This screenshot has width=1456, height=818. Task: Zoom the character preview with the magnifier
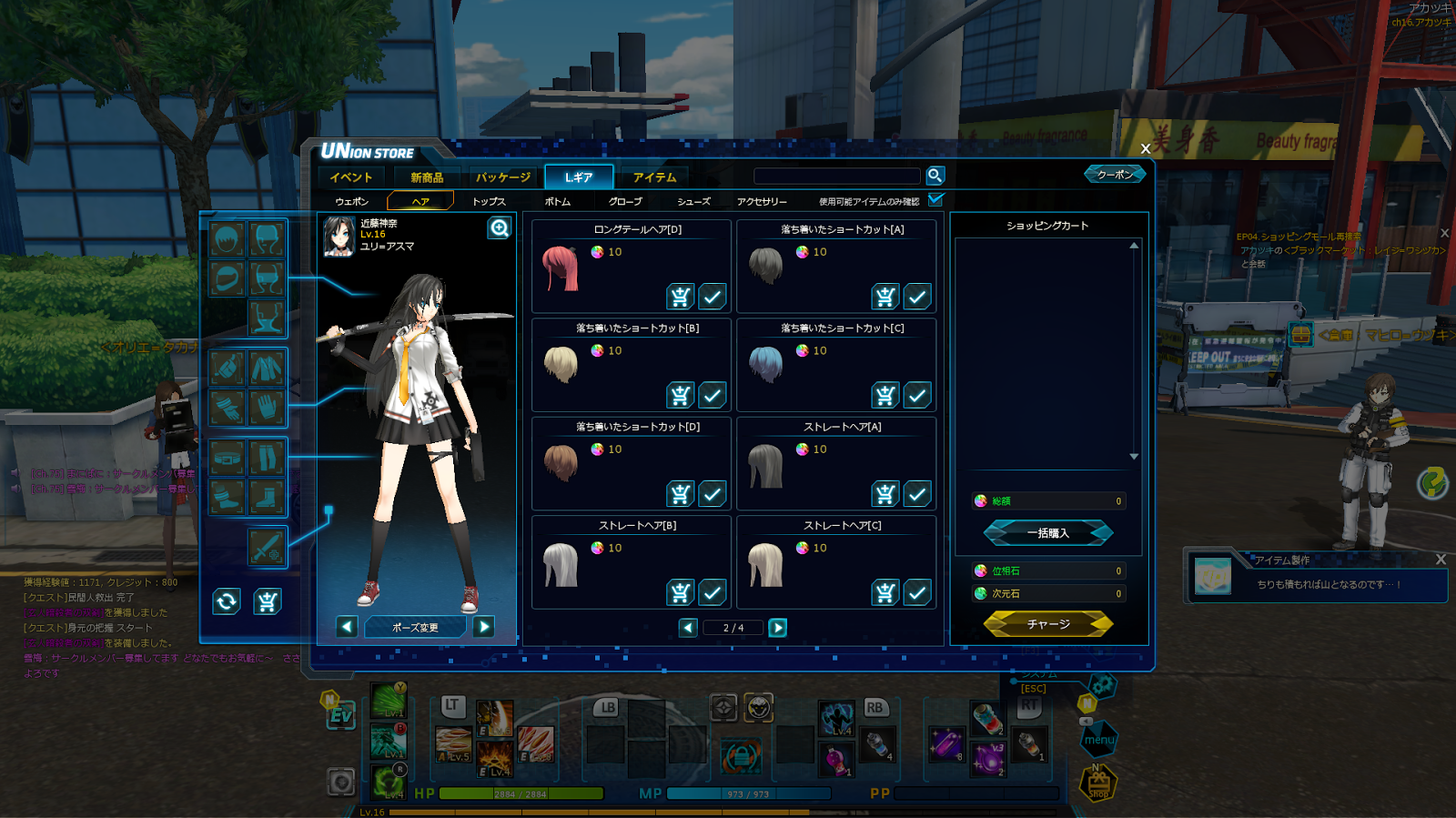point(500,227)
